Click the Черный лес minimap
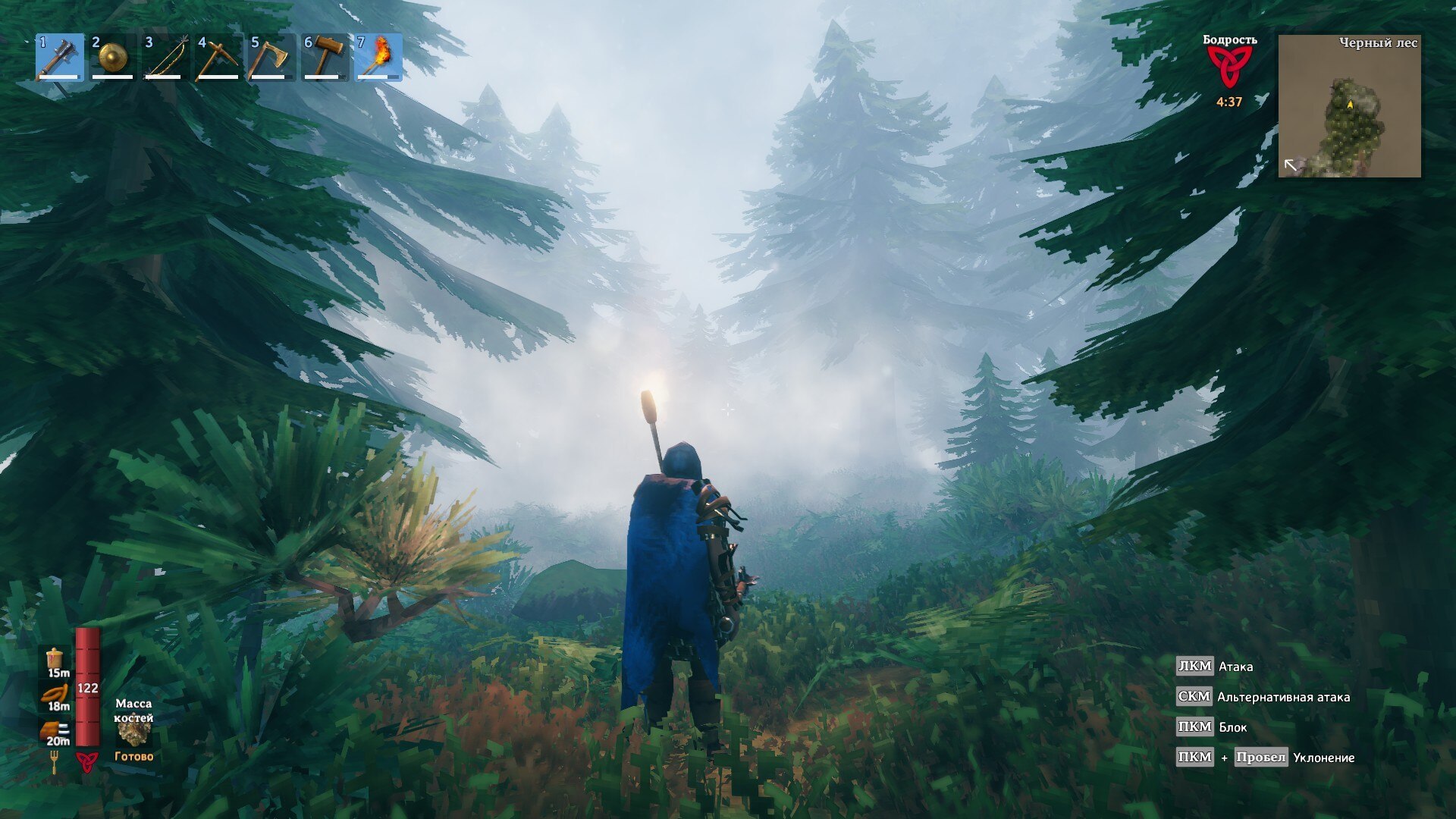 [x=1349, y=106]
